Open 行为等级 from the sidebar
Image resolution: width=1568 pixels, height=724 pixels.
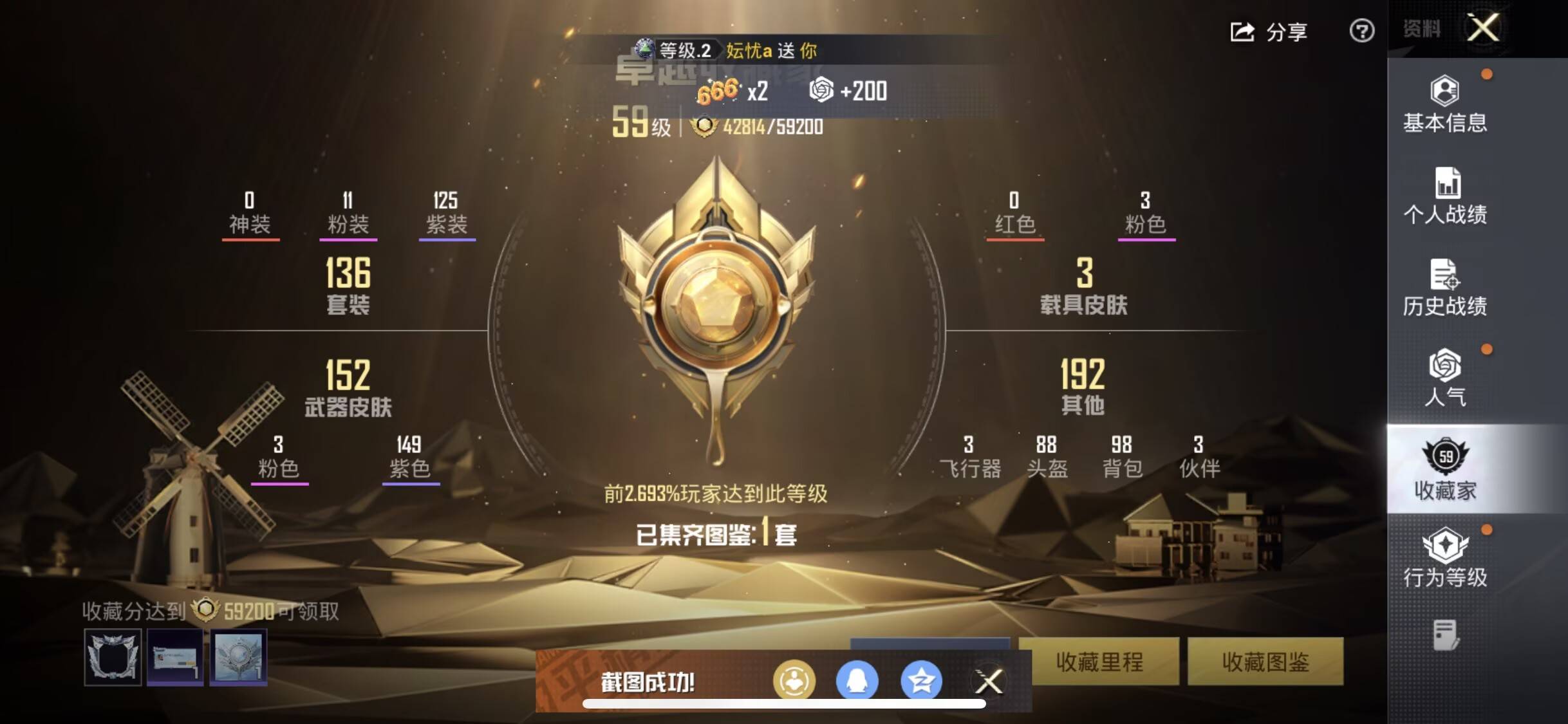[1446, 557]
